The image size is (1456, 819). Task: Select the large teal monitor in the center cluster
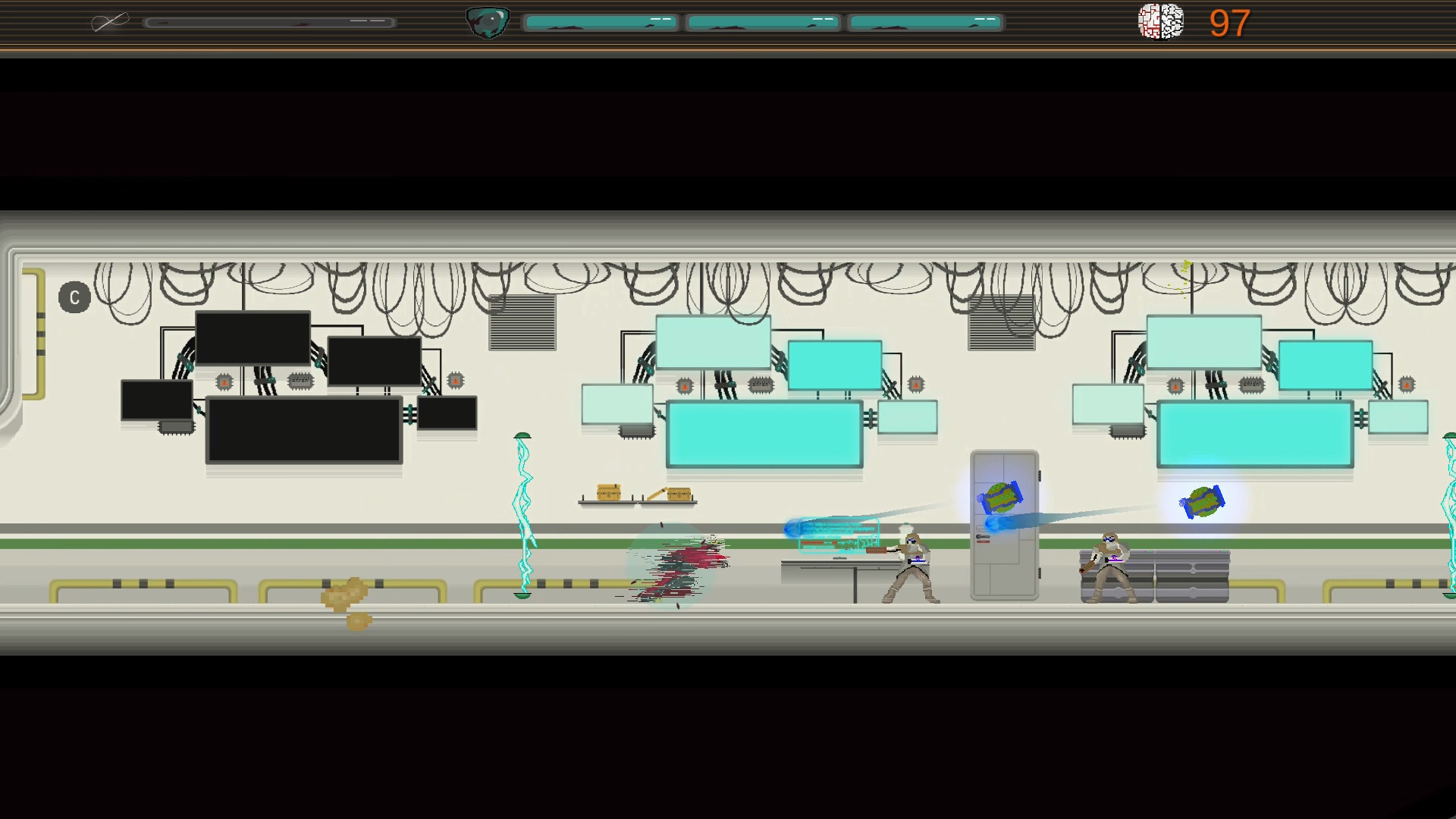[764, 435]
